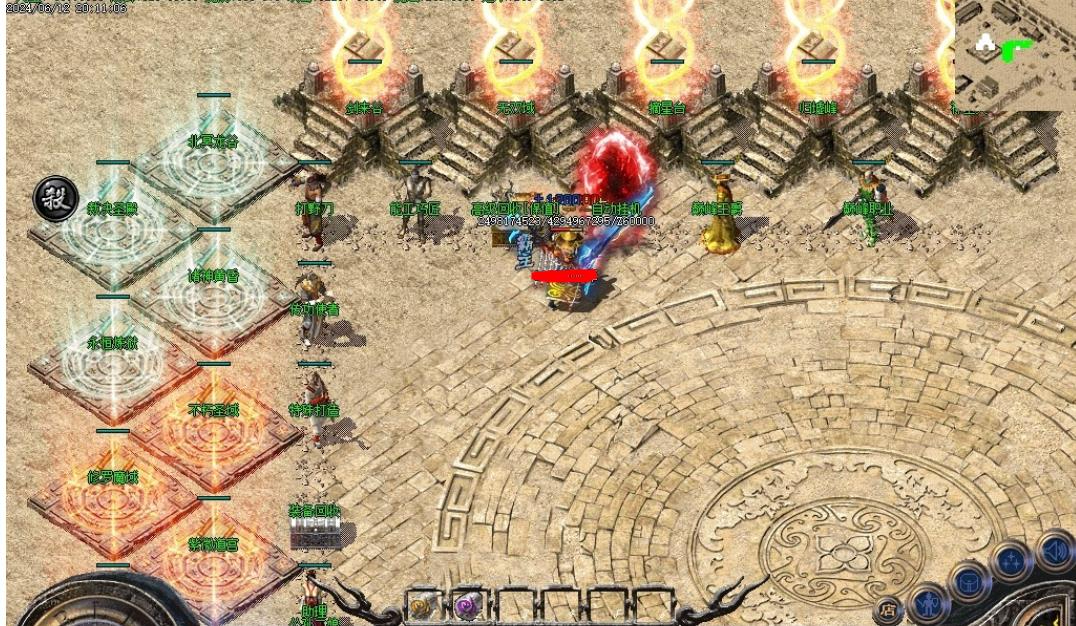
Task: Use the purple swirl scroll hotbar item
Action: [x=468, y=606]
